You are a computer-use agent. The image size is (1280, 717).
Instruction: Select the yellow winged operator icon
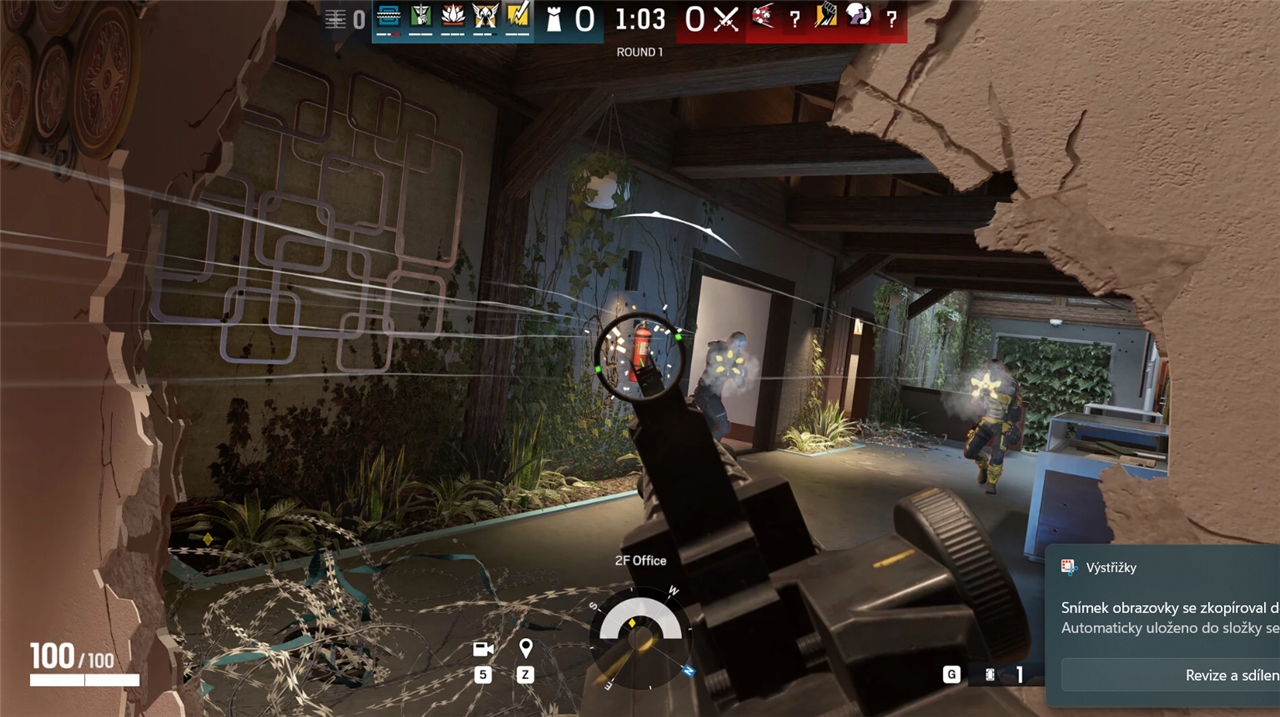(485, 16)
